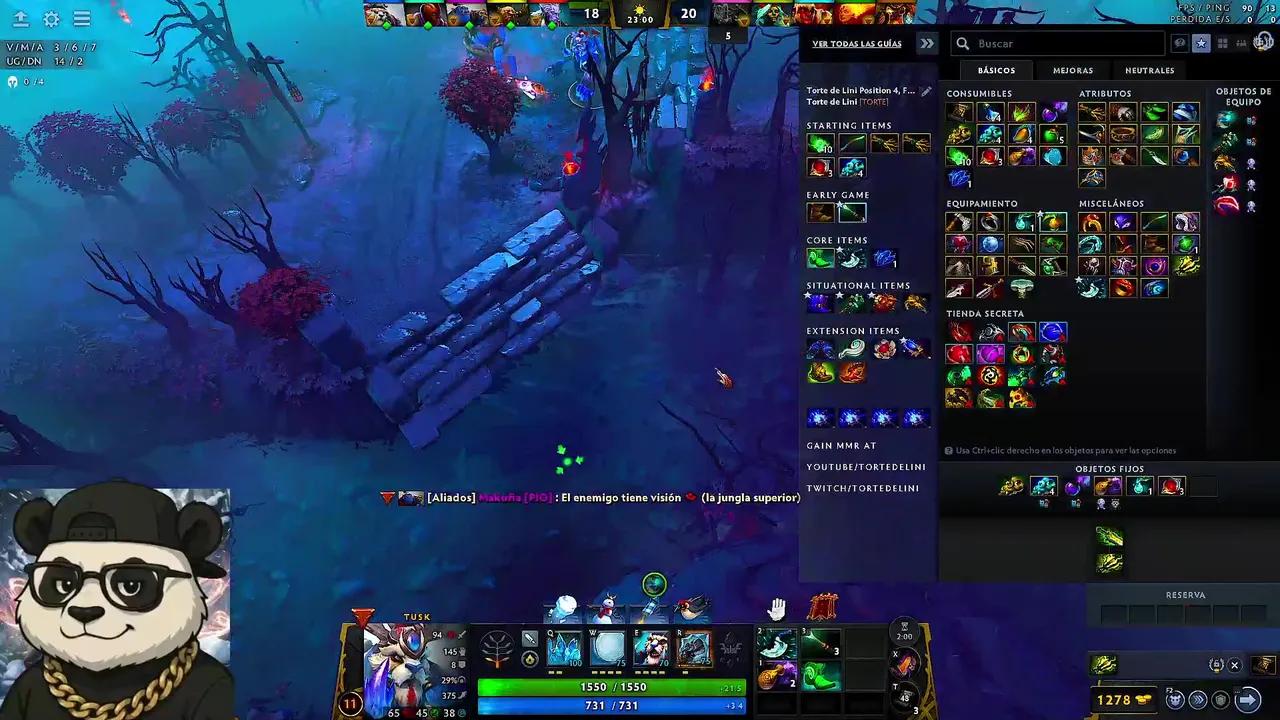Screen dimensions: 1280x720
Task: Open the NEUTRALES shop tab
Action: click(1149, 70)
